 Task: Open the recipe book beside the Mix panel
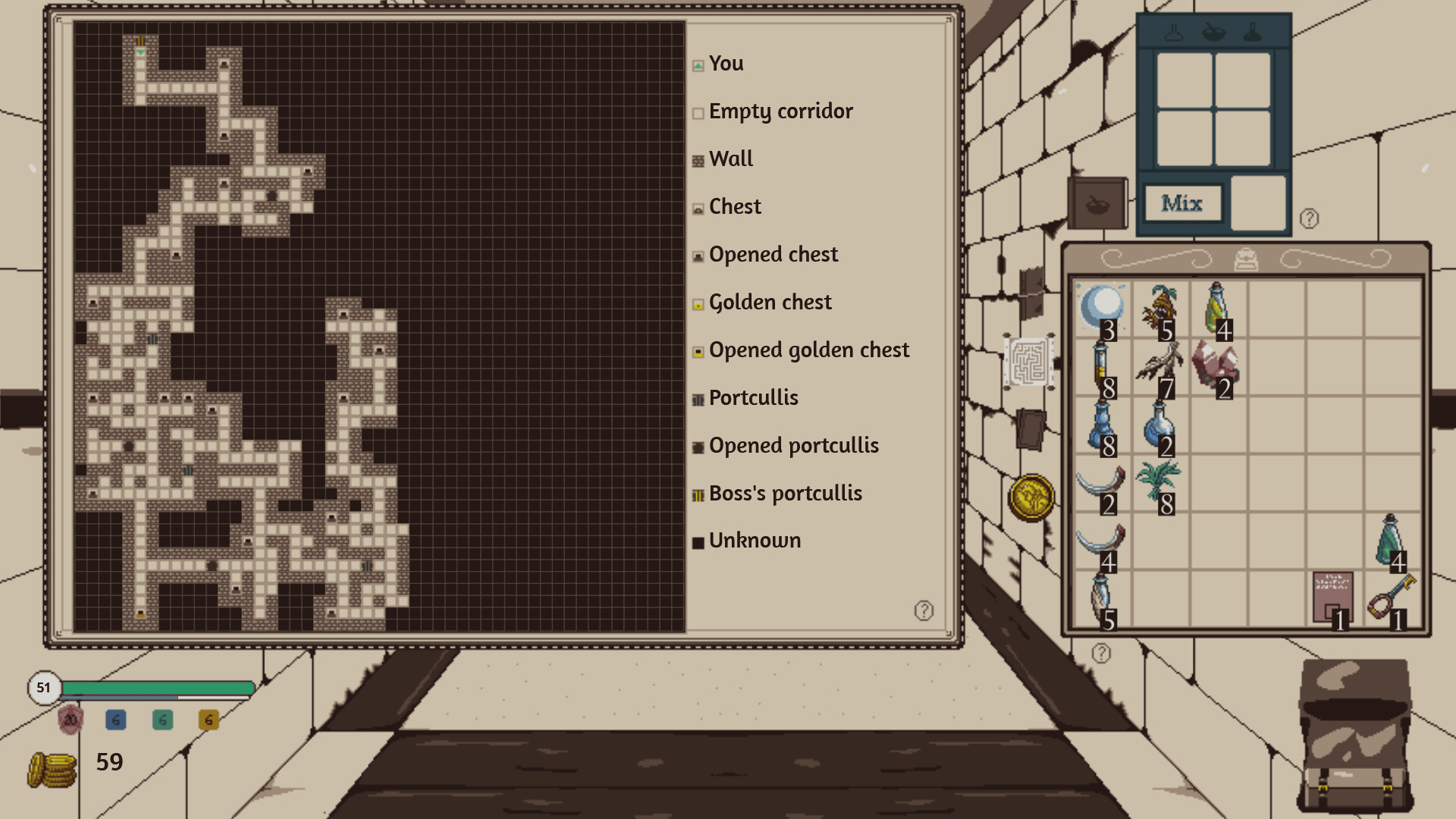1098,205
